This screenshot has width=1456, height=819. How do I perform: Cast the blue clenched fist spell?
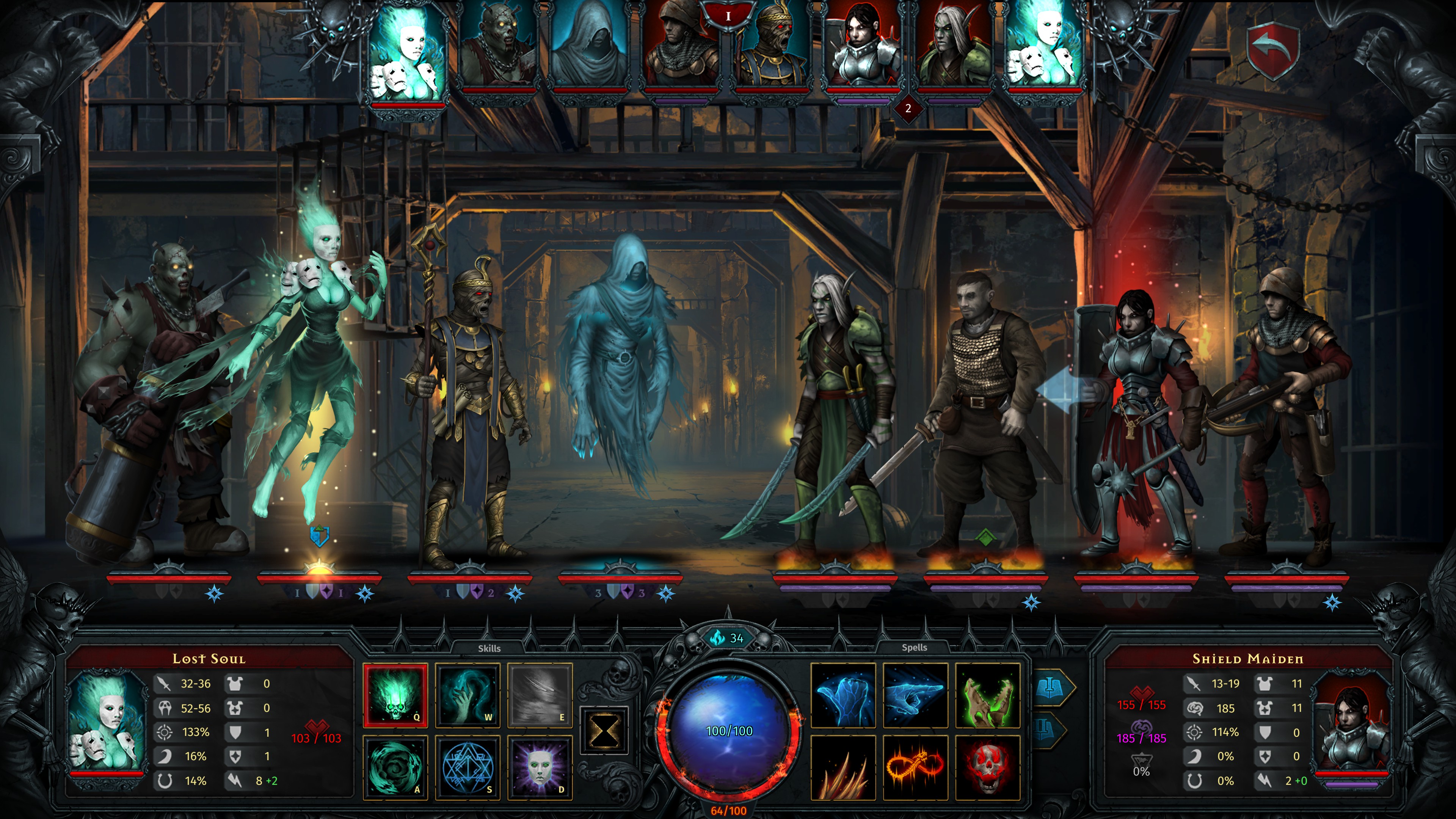843,695
